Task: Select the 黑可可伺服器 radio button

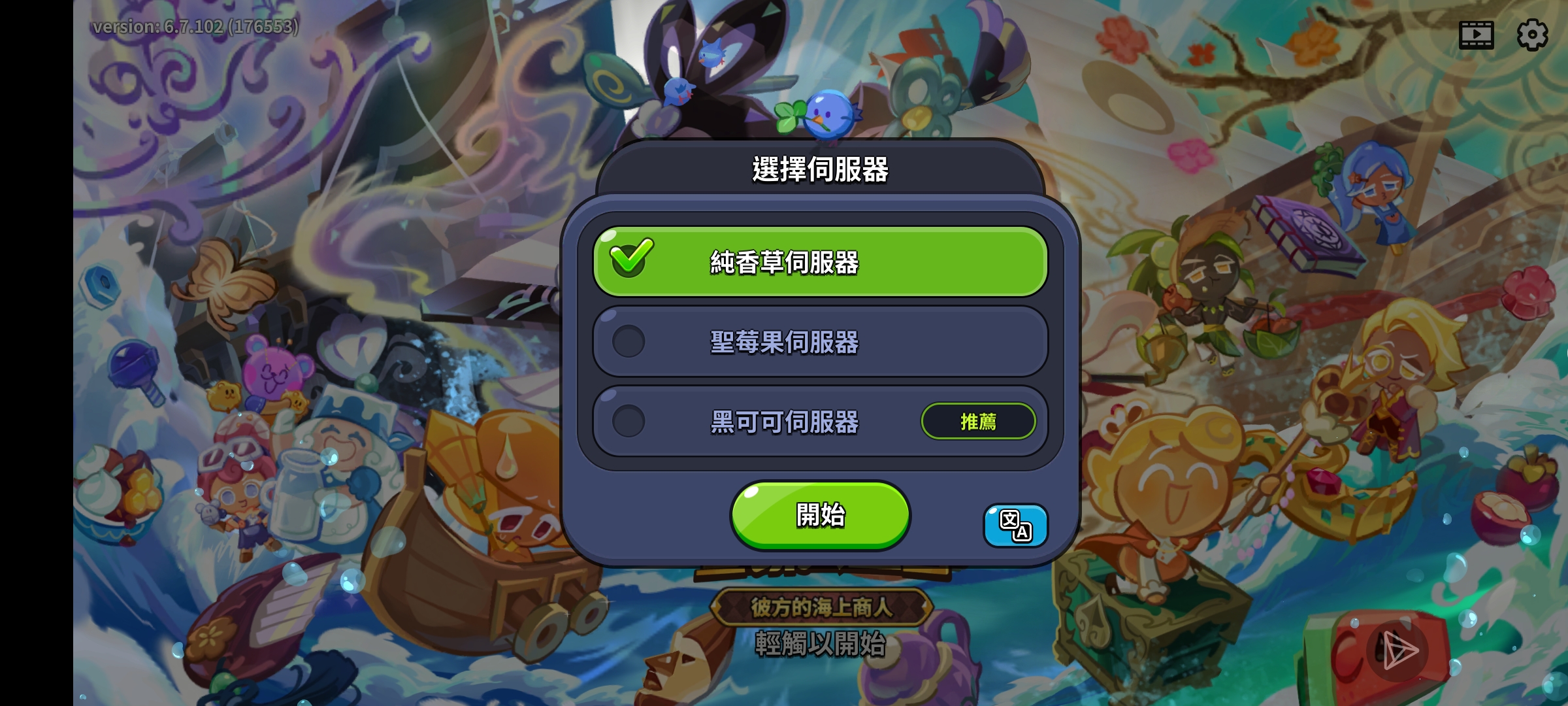Action: 629,422
